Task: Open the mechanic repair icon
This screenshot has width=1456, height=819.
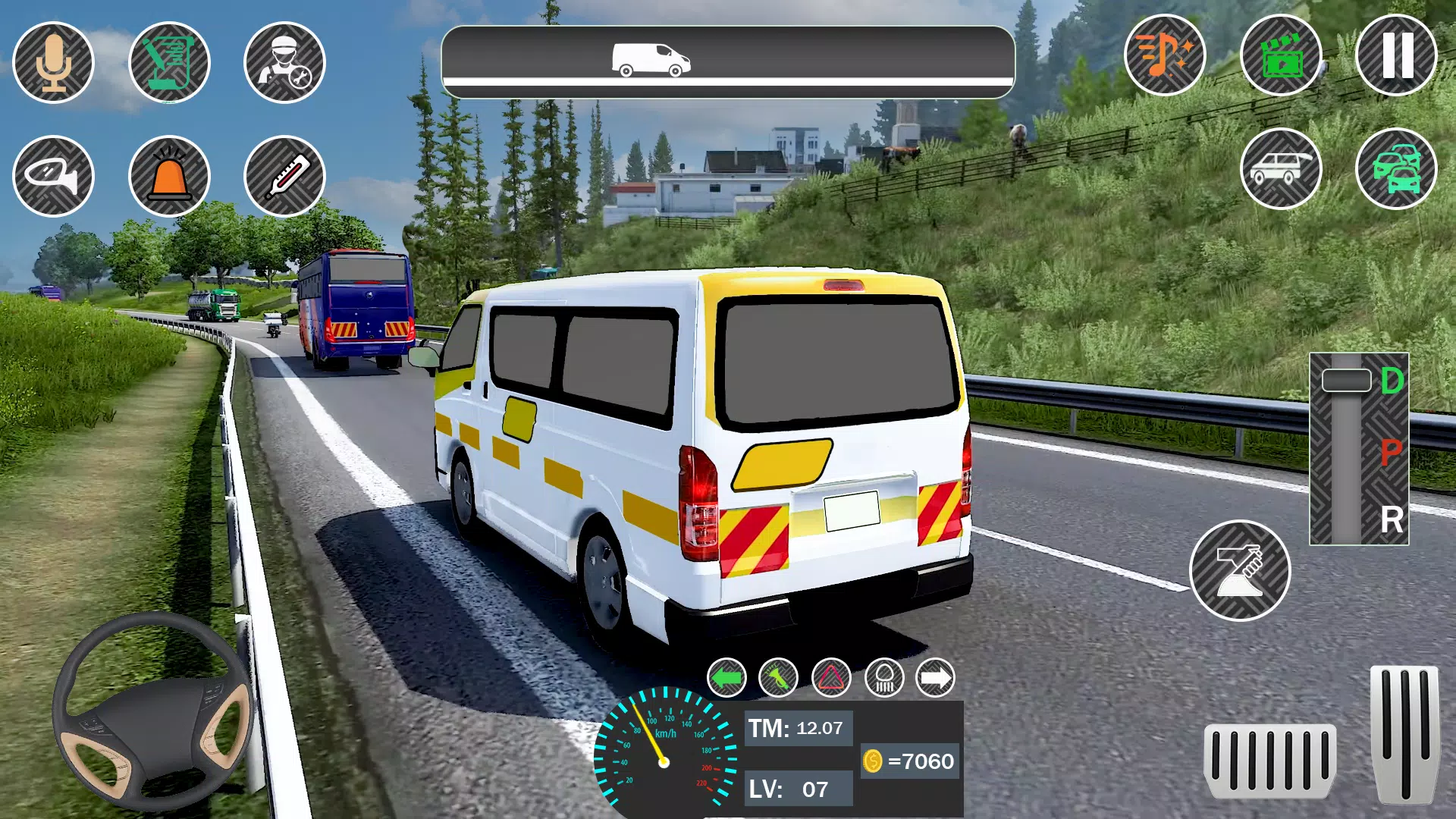Action: 284,62
